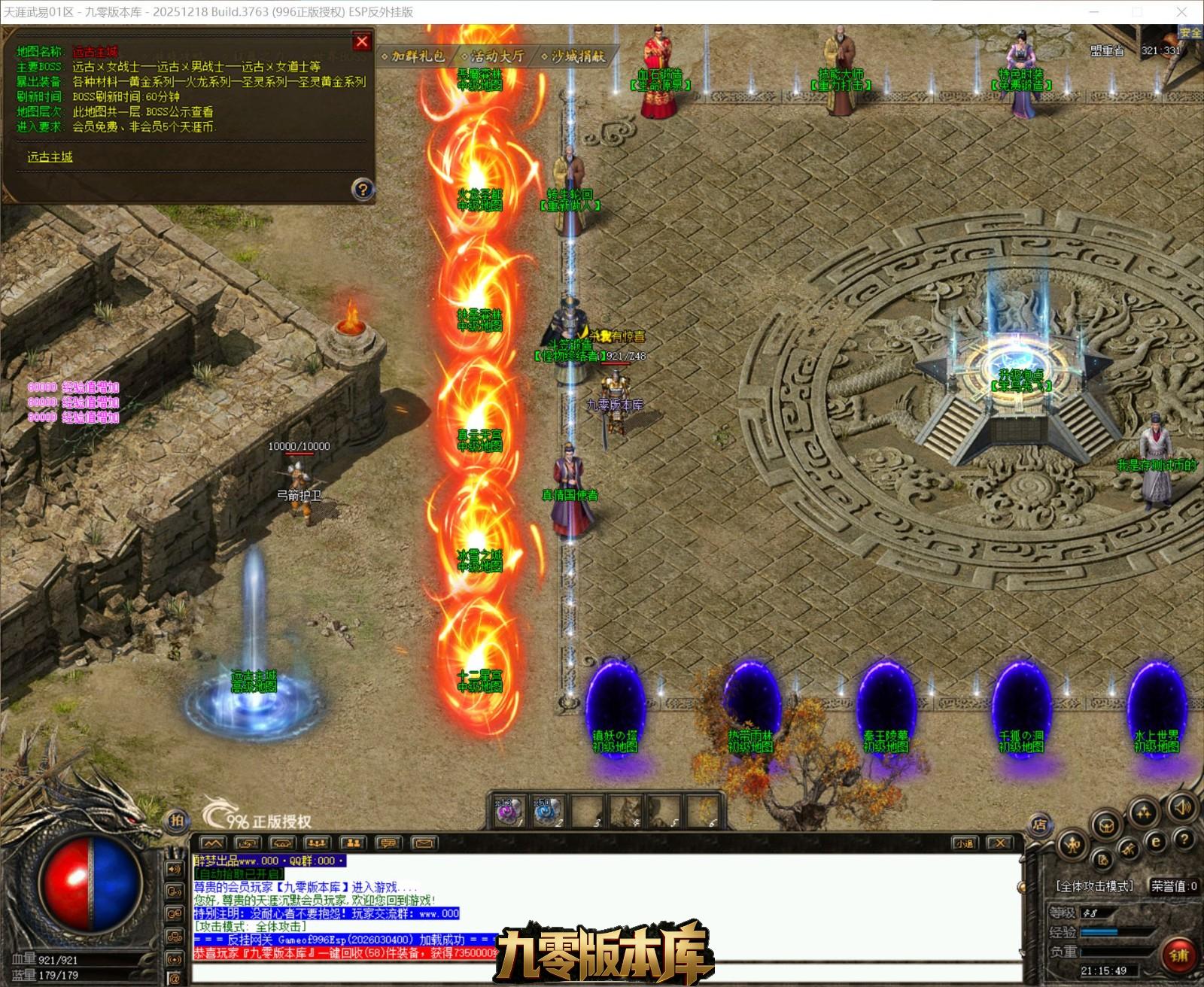
Task: Open the map panel's question mark help
Action: [363, 189]
